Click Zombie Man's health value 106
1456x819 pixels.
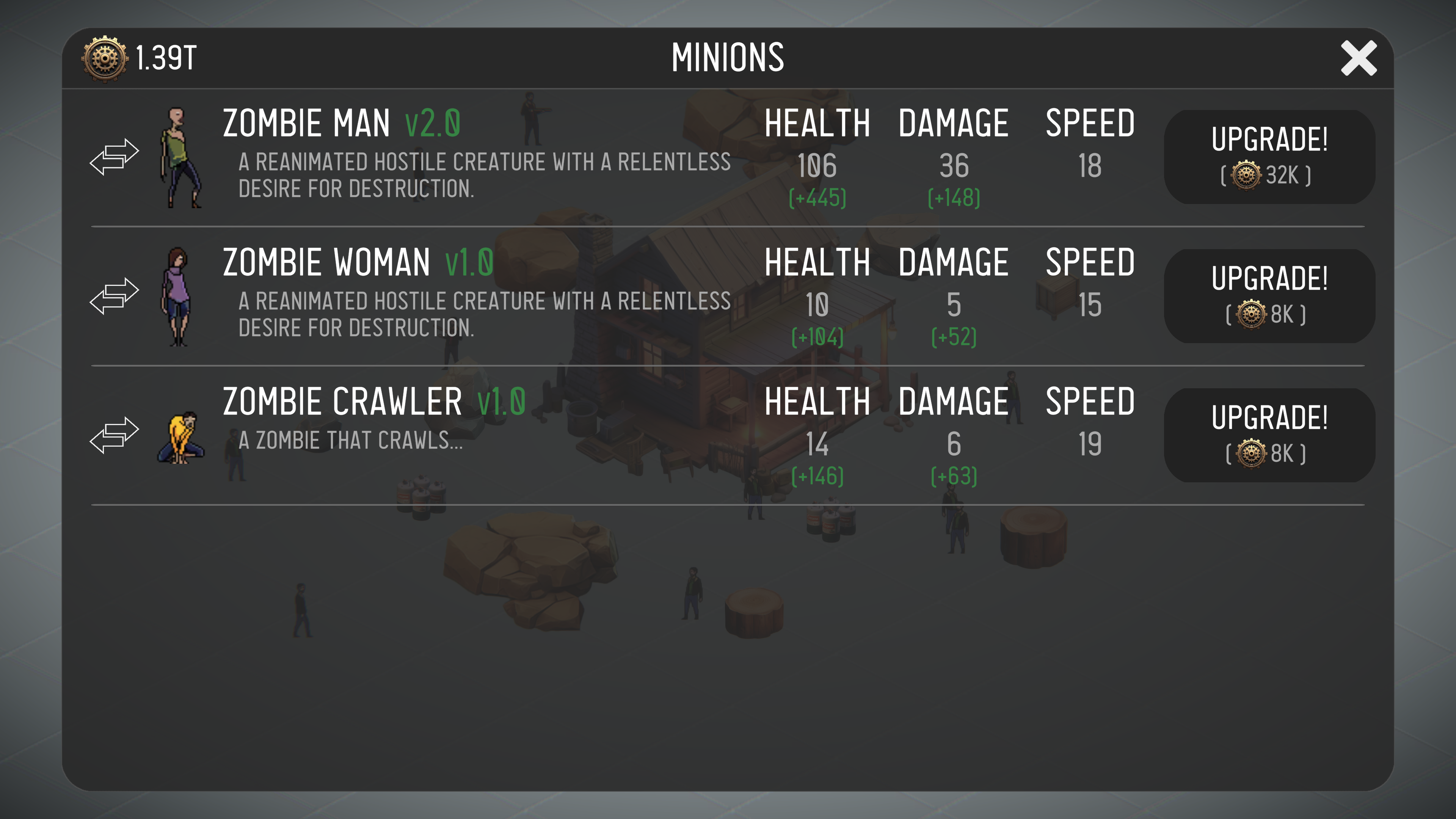(x=817, y=166)
